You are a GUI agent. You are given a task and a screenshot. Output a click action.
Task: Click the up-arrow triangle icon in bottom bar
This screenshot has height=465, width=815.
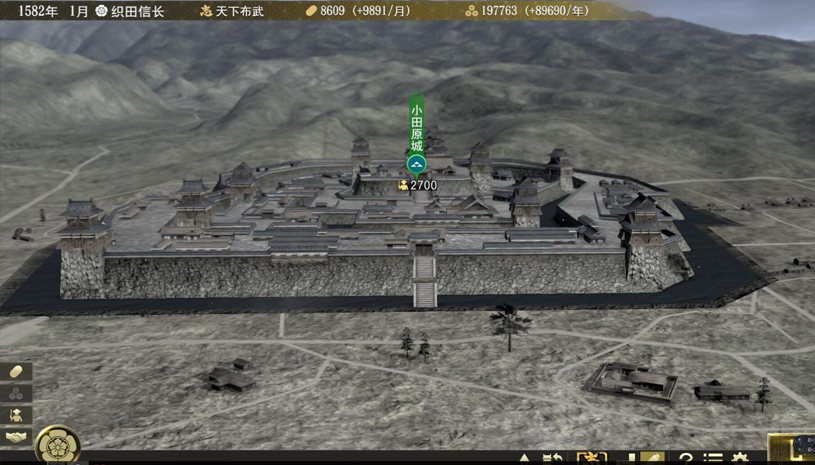tap(524, 459)
